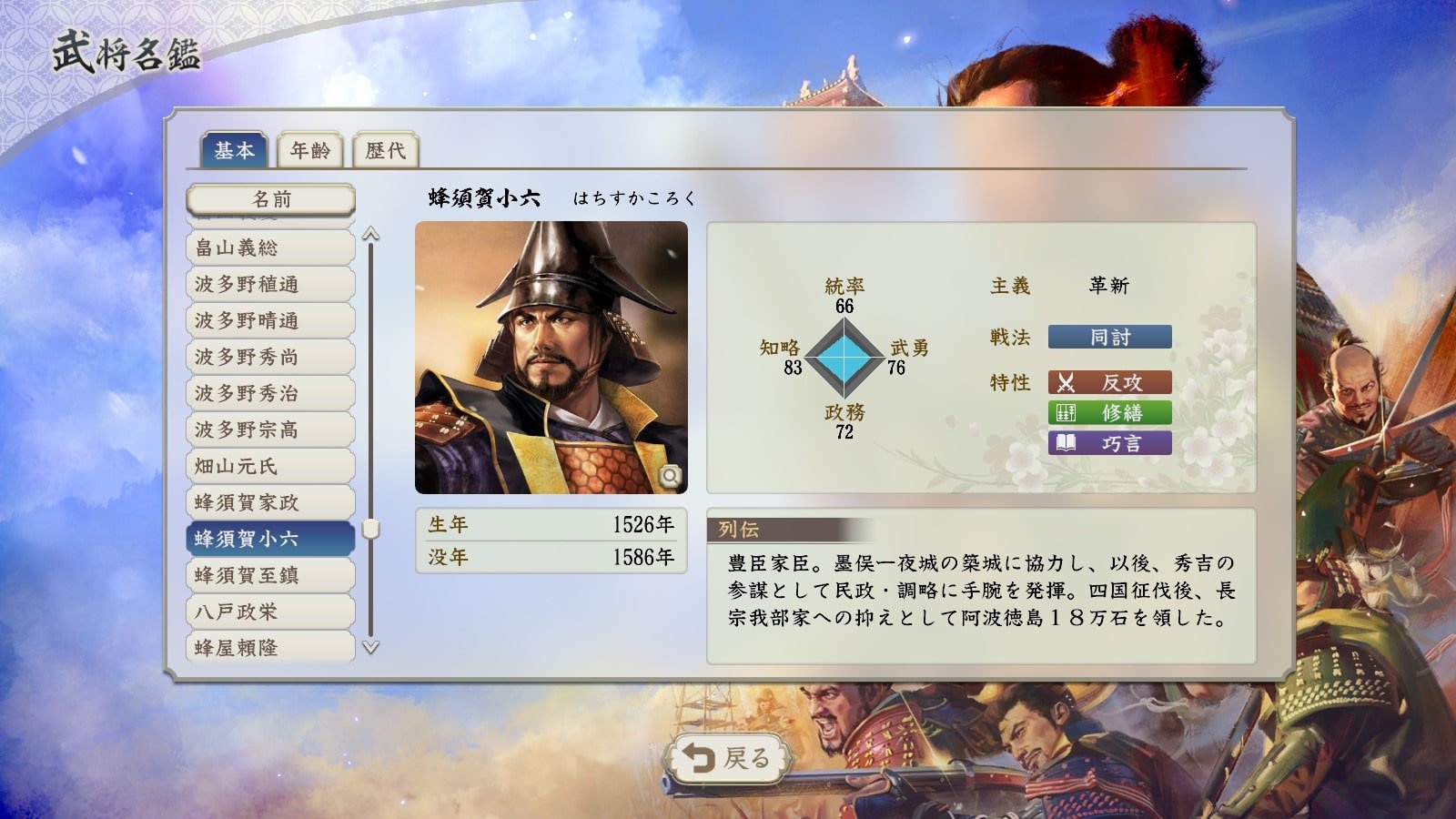Switch to the 年齢 tab
This screenshot has height=819, width=1456.
310,150
